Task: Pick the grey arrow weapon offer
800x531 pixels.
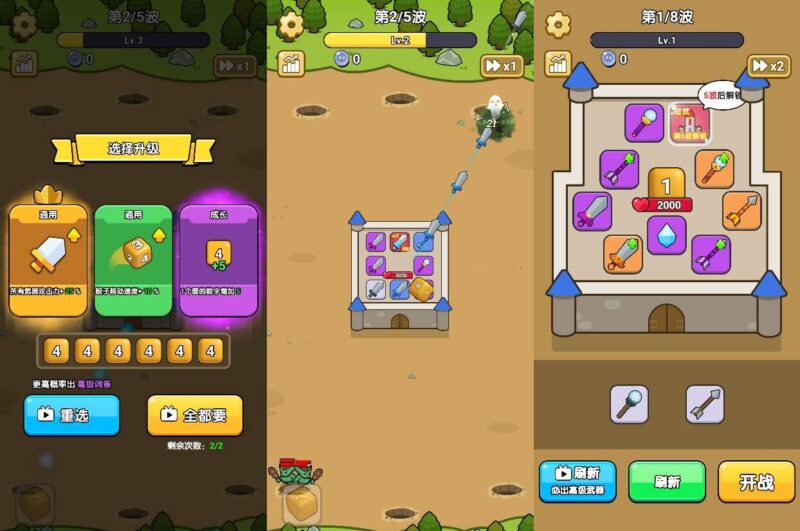Action: [705, 404]
